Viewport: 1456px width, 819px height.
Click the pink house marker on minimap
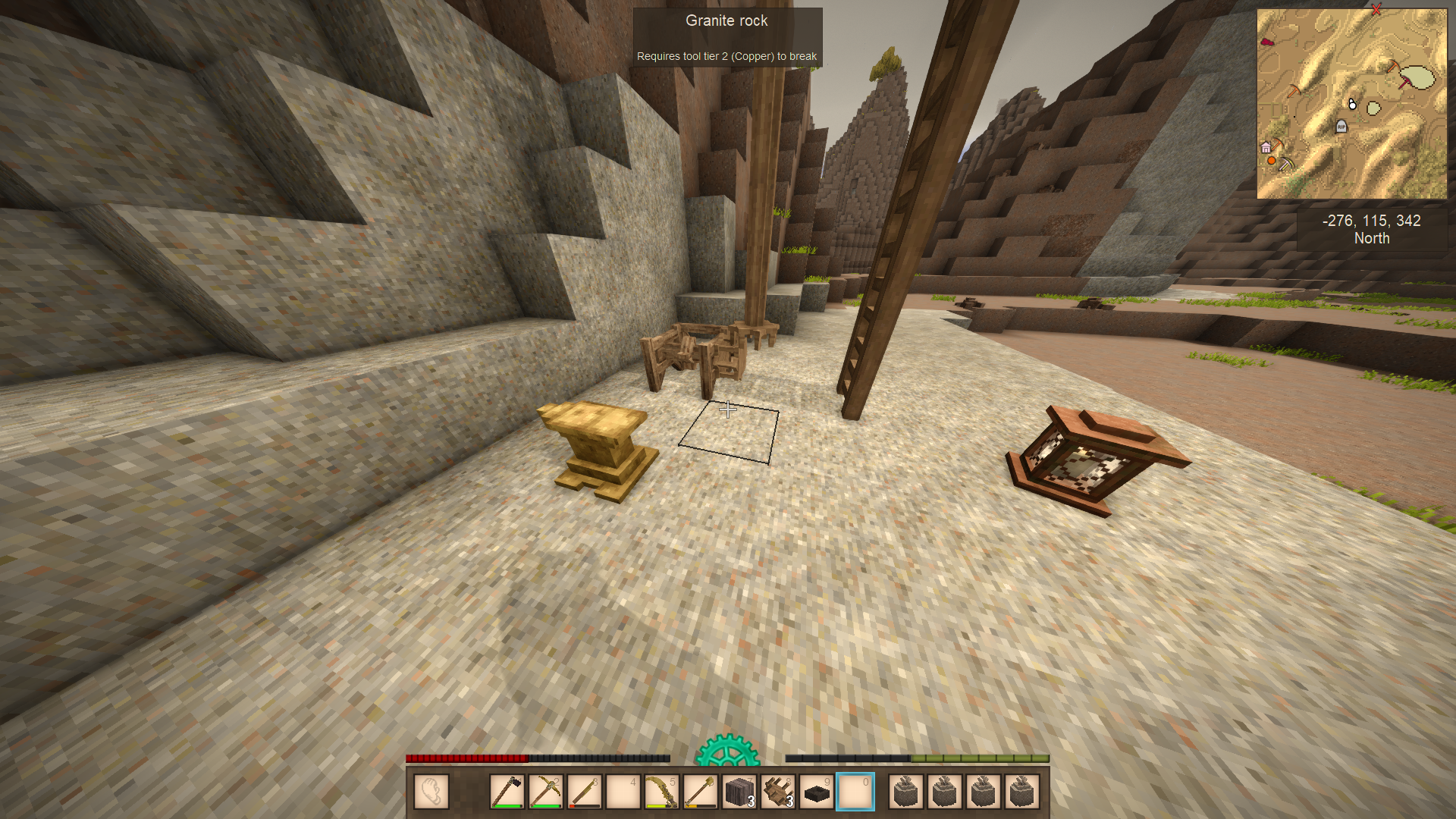[1266, 148]
